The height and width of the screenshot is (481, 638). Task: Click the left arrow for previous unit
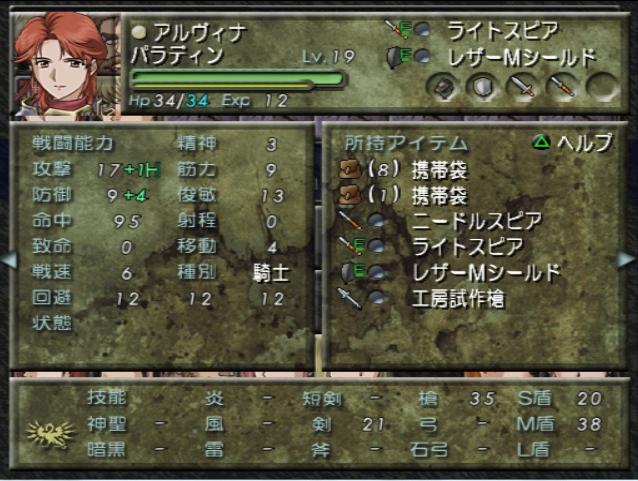pos(8,259)
